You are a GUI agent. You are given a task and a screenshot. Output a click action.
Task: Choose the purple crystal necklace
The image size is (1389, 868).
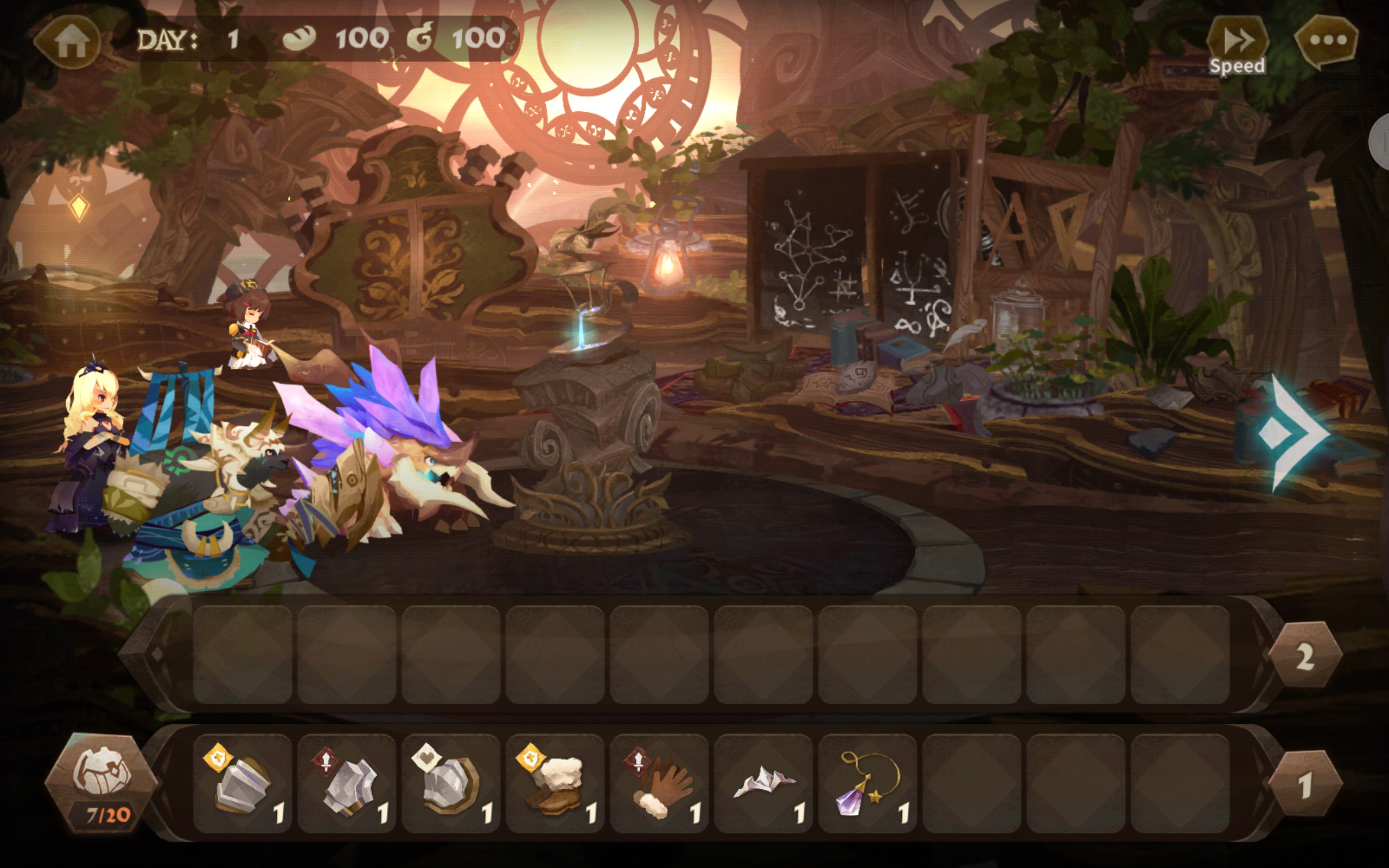click(867, 783)
